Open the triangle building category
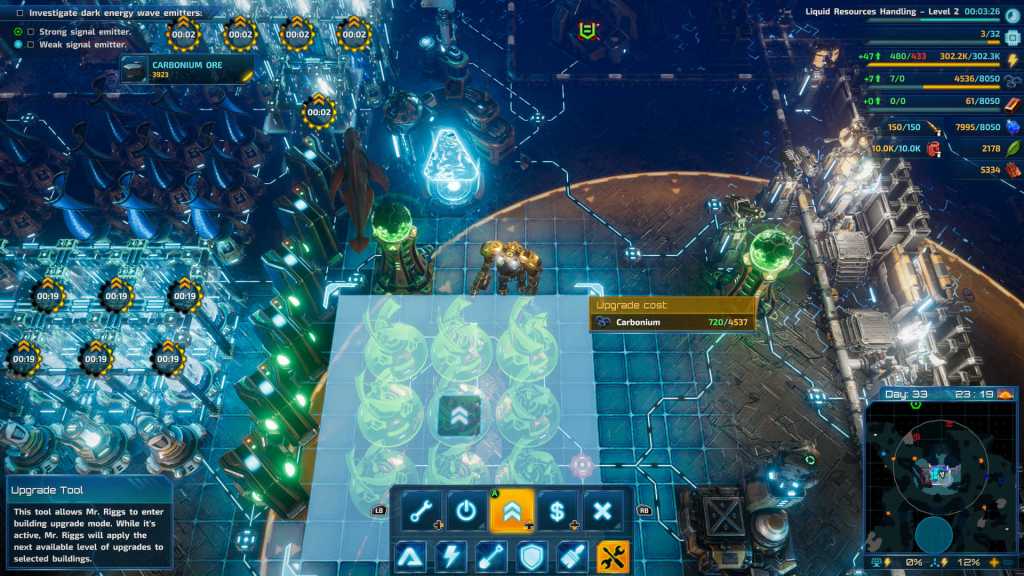This screenshot has height=576, width=1024. (409, 555)
